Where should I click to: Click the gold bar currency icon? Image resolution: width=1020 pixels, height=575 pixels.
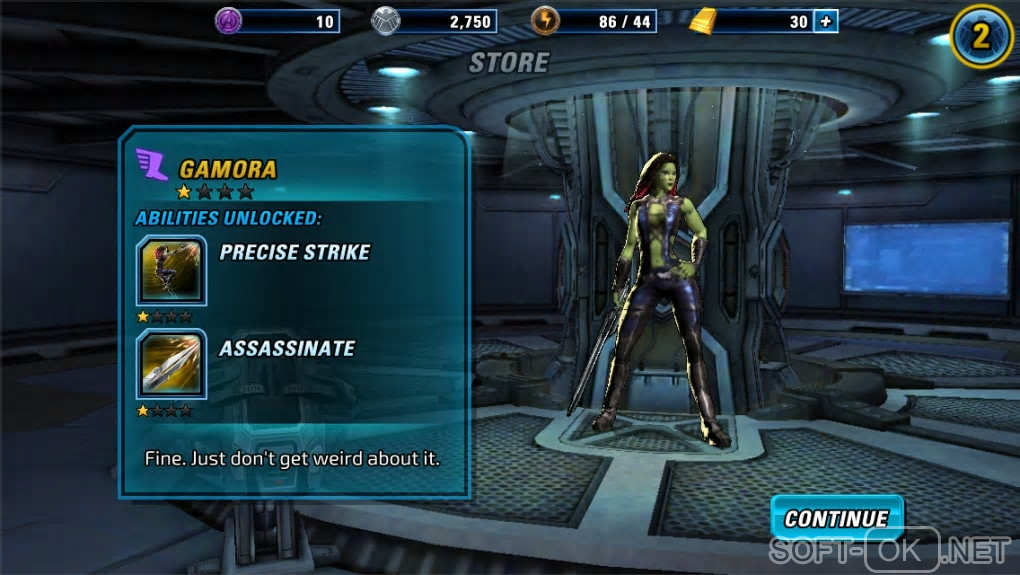(705, 20)
